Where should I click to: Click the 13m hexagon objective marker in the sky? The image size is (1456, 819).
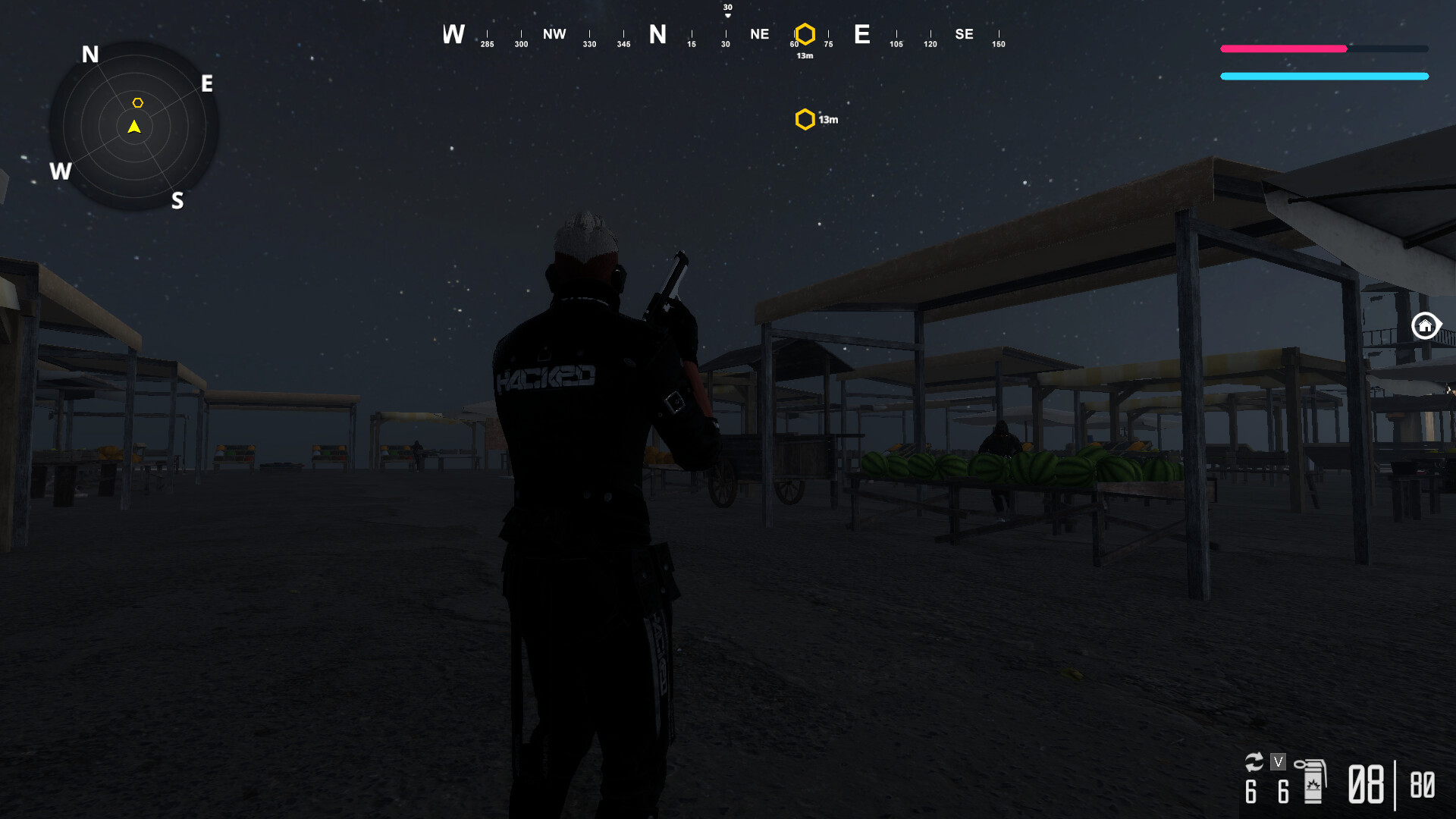pos(803,118)
